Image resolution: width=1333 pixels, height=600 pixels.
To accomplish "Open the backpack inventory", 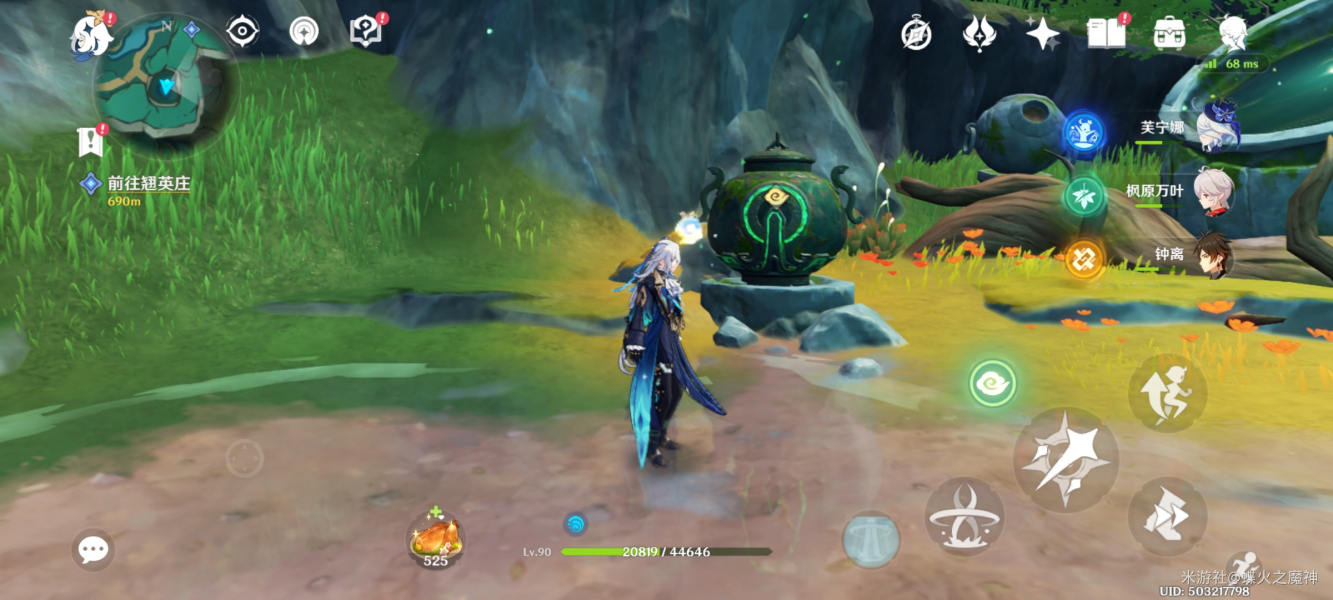I will pos(1169,34).
